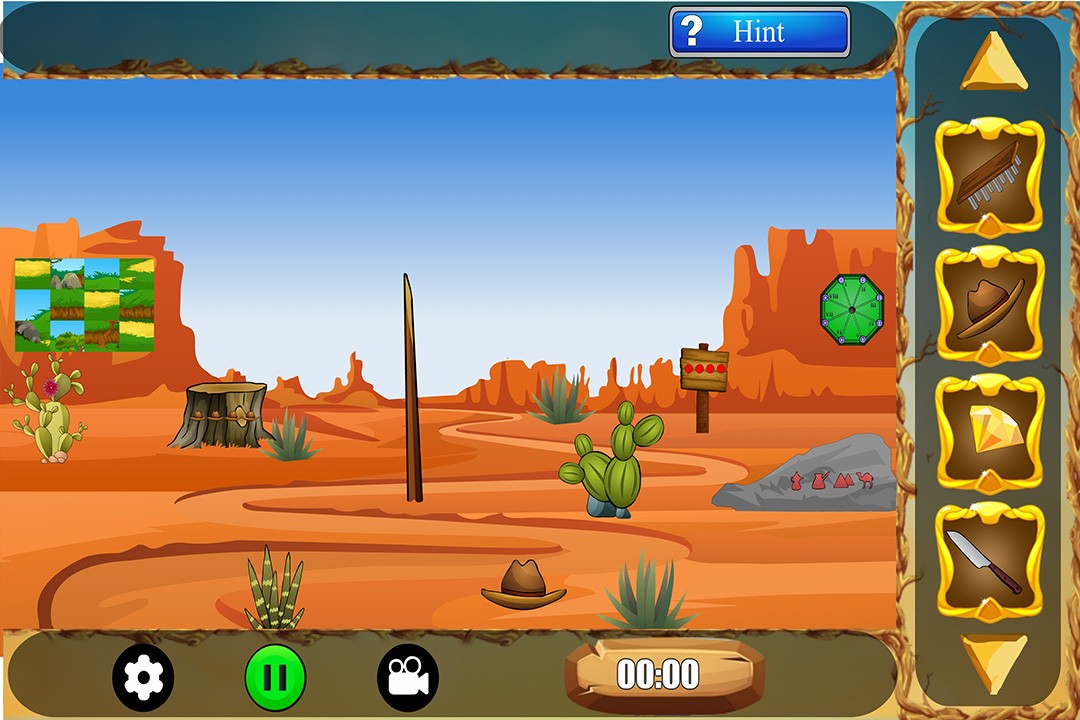Image resolution: width=1080 pixels, height=720 pixels.
Task: Open the Hint button
Action: coord(759,32)
